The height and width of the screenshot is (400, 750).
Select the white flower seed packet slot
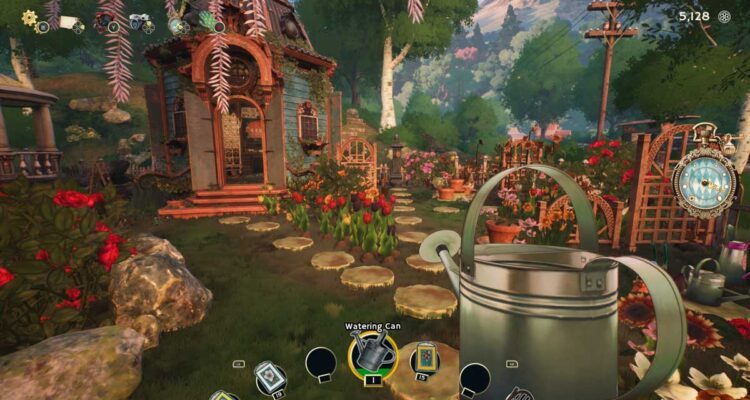[x=269, y=376]
